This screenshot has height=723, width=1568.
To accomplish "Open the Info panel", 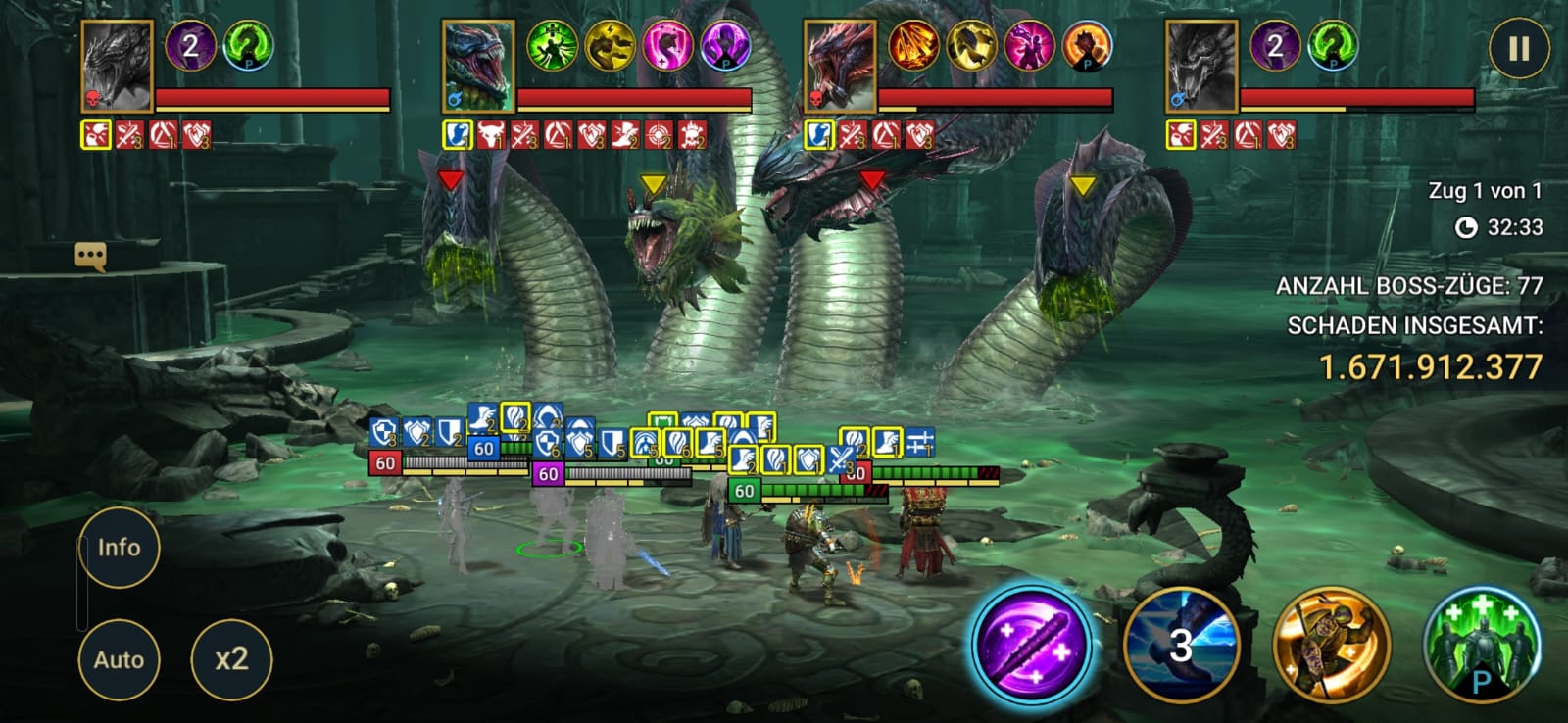I will (119, 548).
